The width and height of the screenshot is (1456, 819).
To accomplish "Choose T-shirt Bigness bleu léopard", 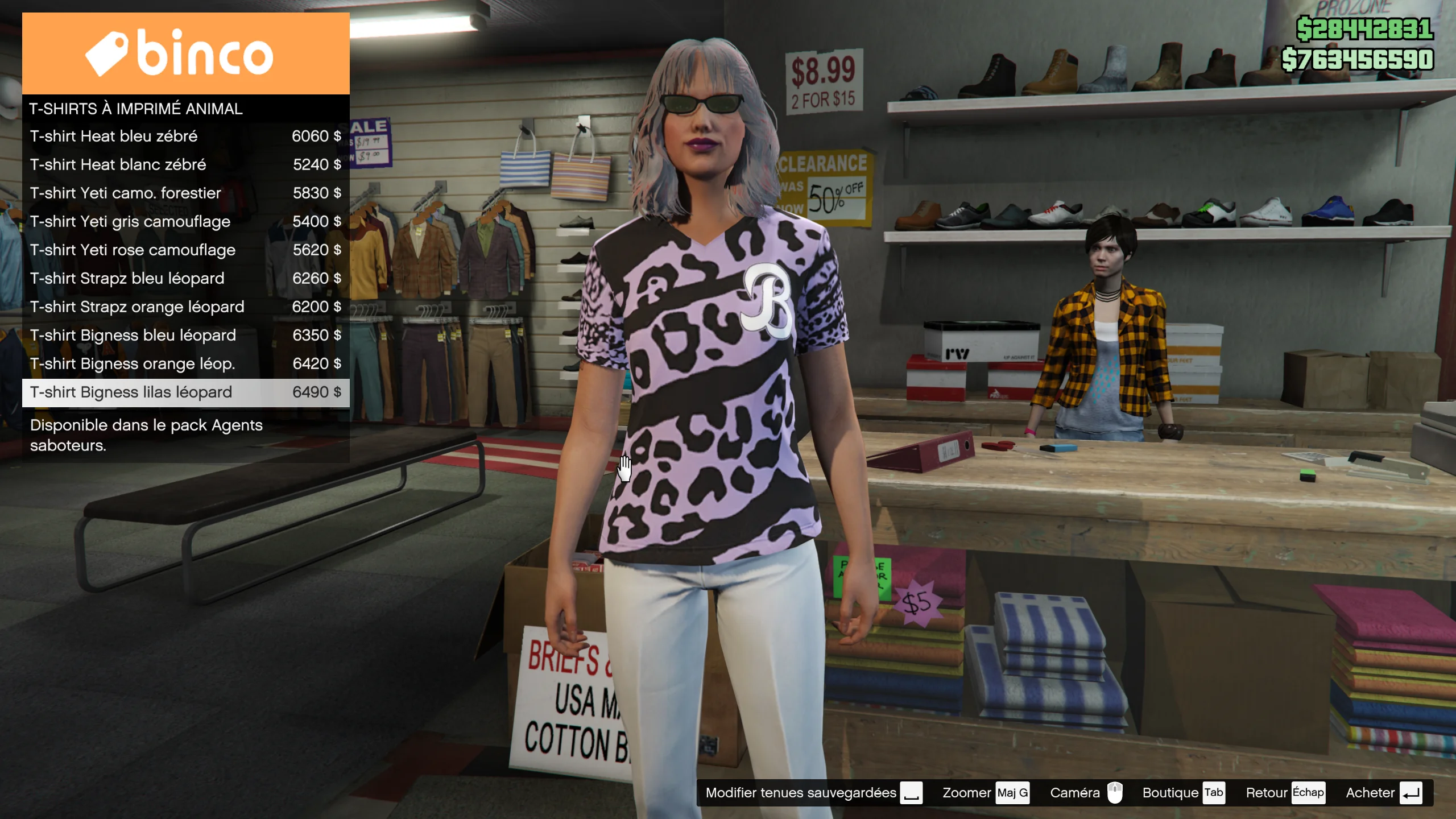I will coord(185,336).
